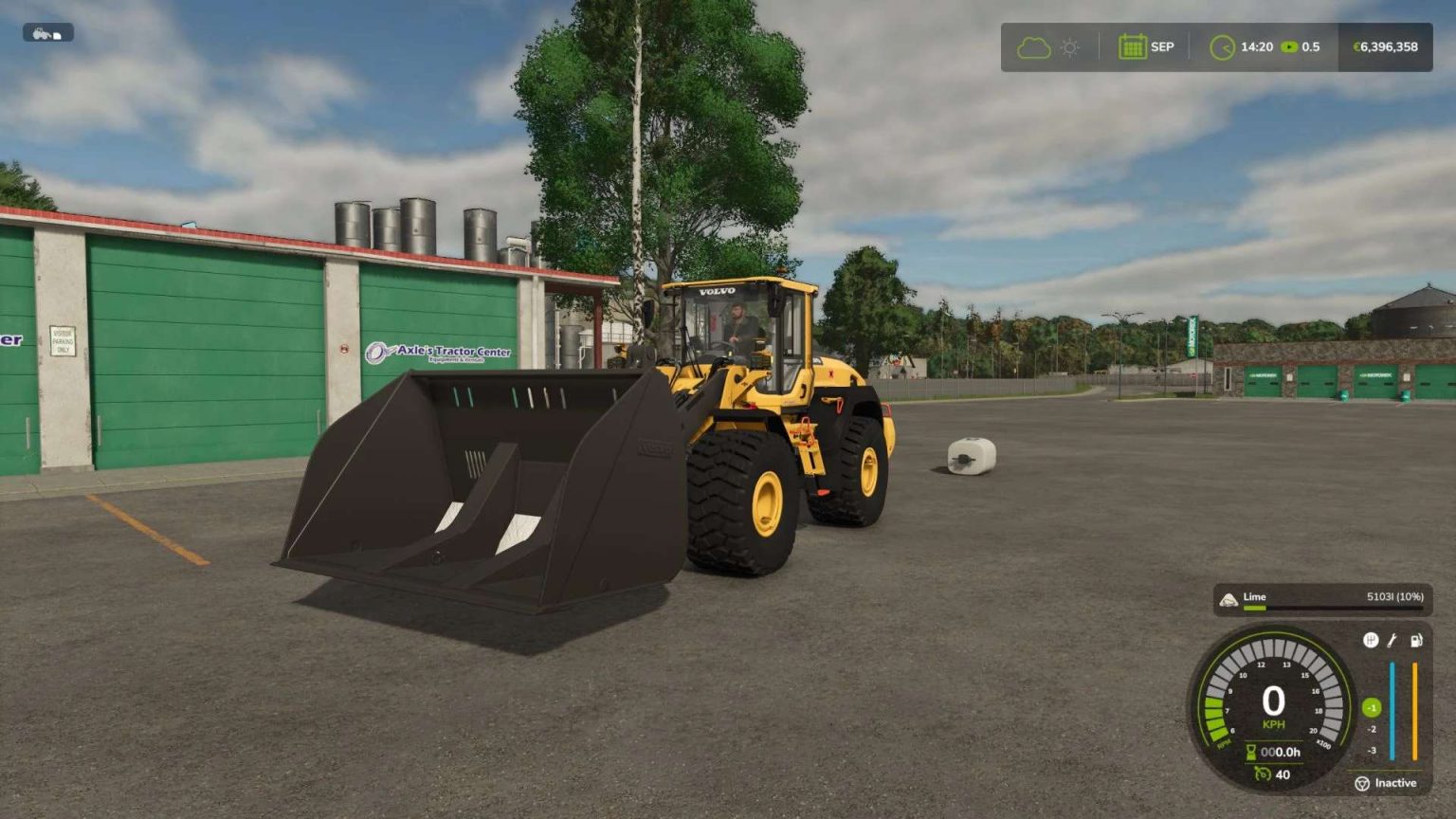Activate the -1 gear indicator

[1373, 707]
